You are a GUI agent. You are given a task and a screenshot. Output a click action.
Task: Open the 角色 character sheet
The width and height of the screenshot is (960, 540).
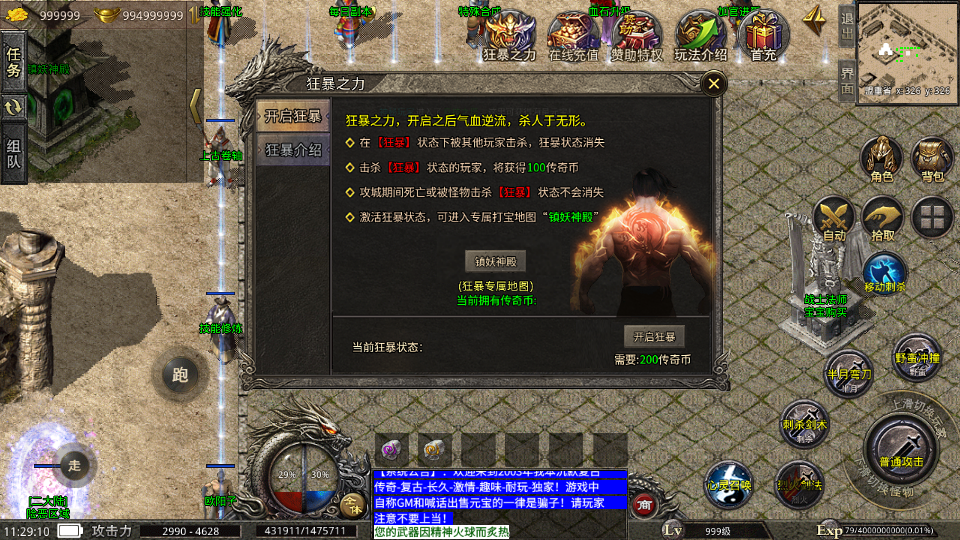click(881, 160)
